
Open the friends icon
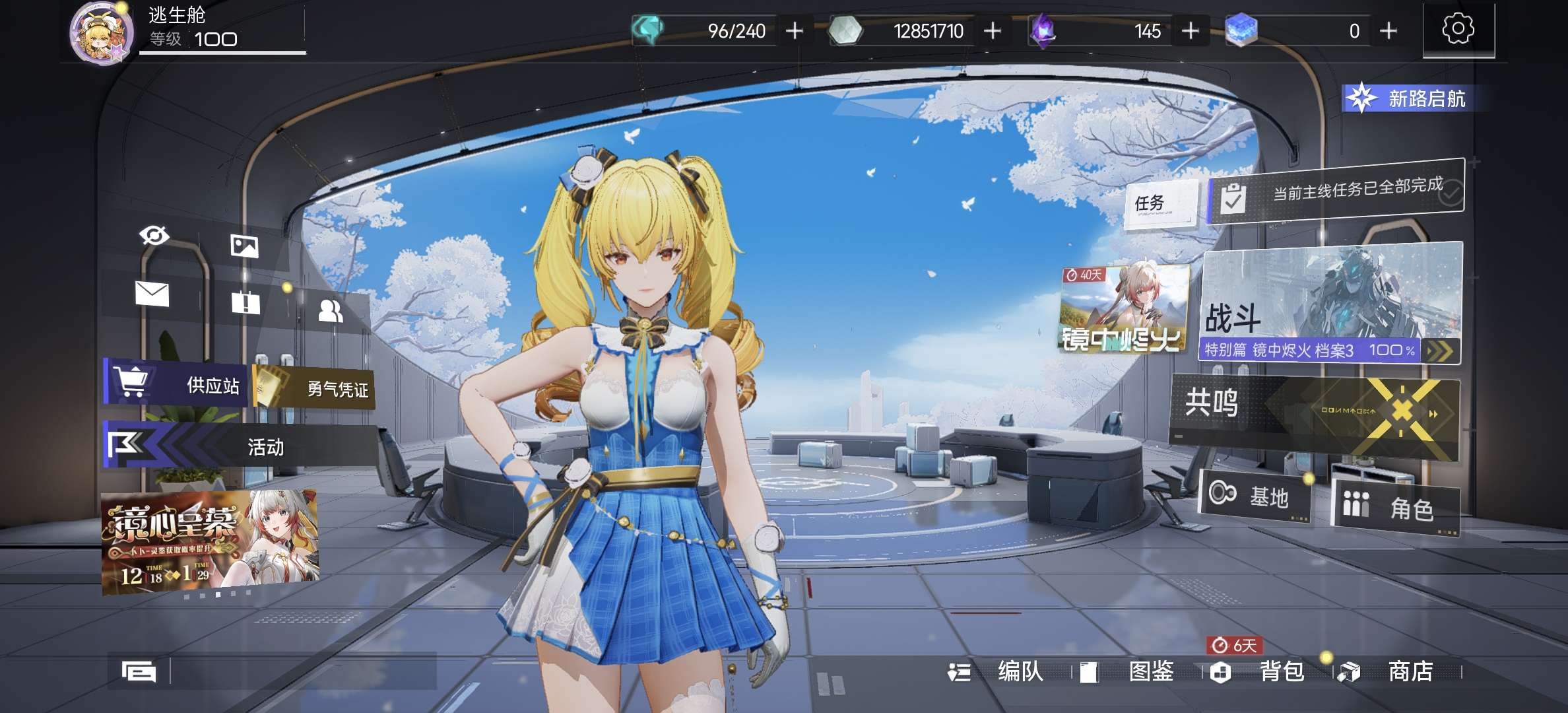pyautogui.click(x=330, y=311)
